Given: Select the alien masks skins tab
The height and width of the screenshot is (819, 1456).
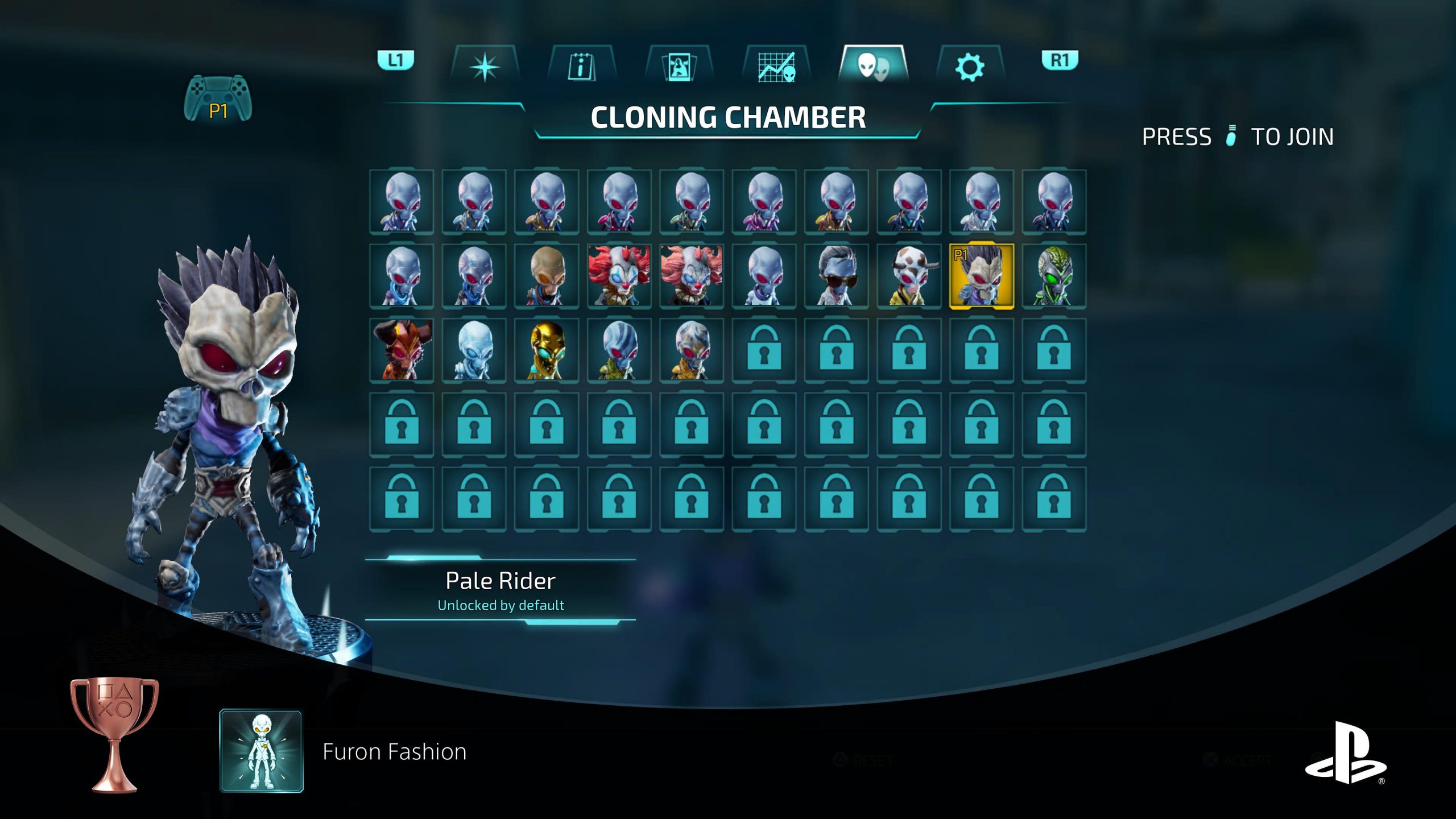Looking at the screenshot, I should pyautogui.click(x=873, y=66).
